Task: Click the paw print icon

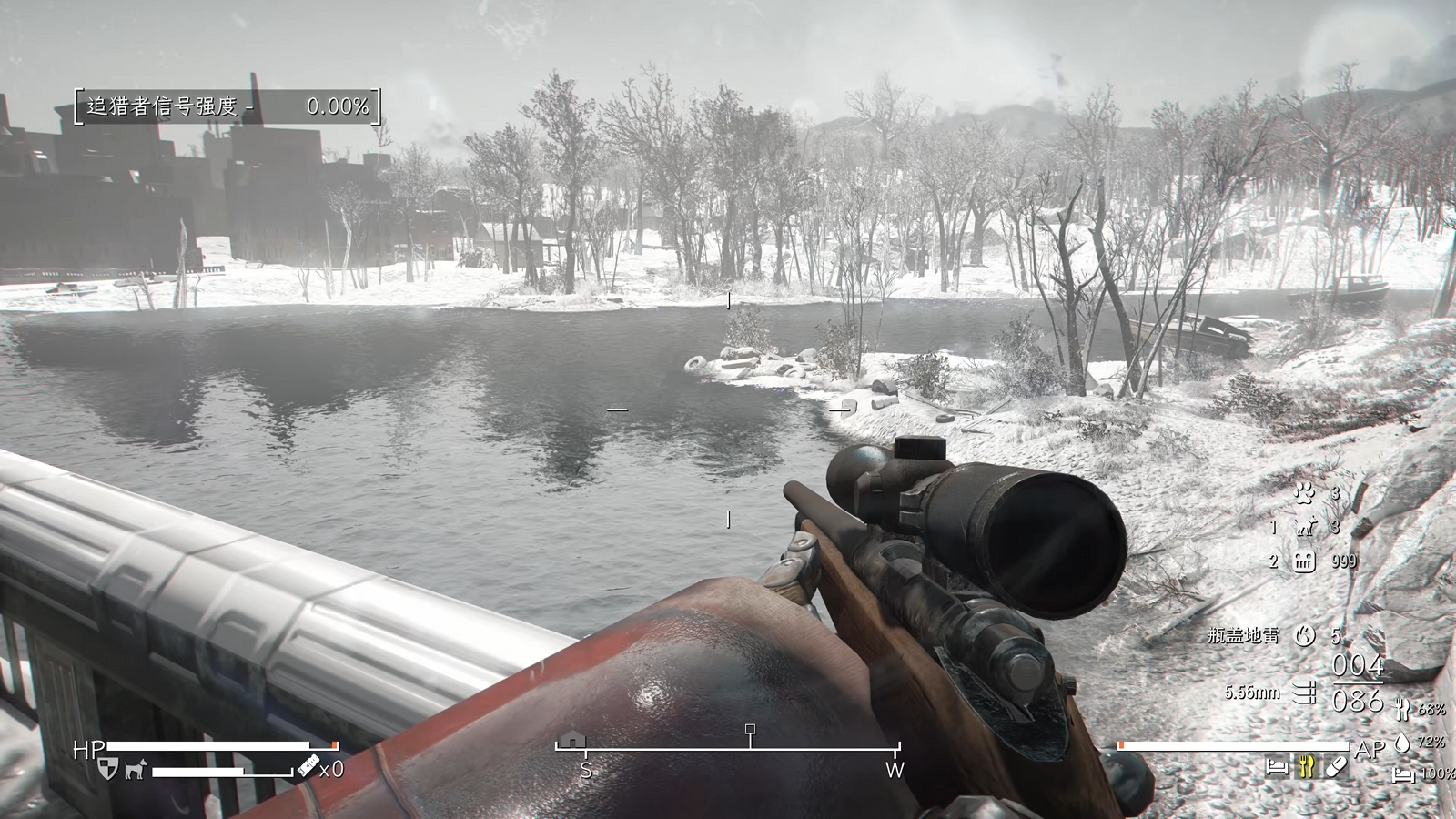Action: pos(1304,494)
